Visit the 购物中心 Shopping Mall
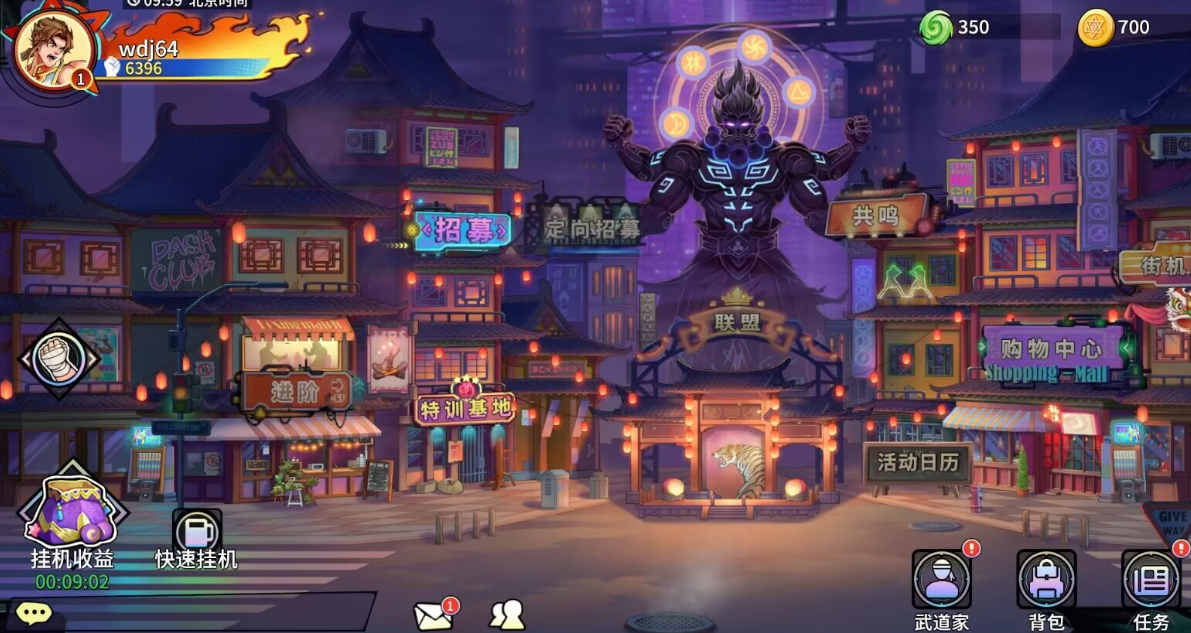 1050,352
